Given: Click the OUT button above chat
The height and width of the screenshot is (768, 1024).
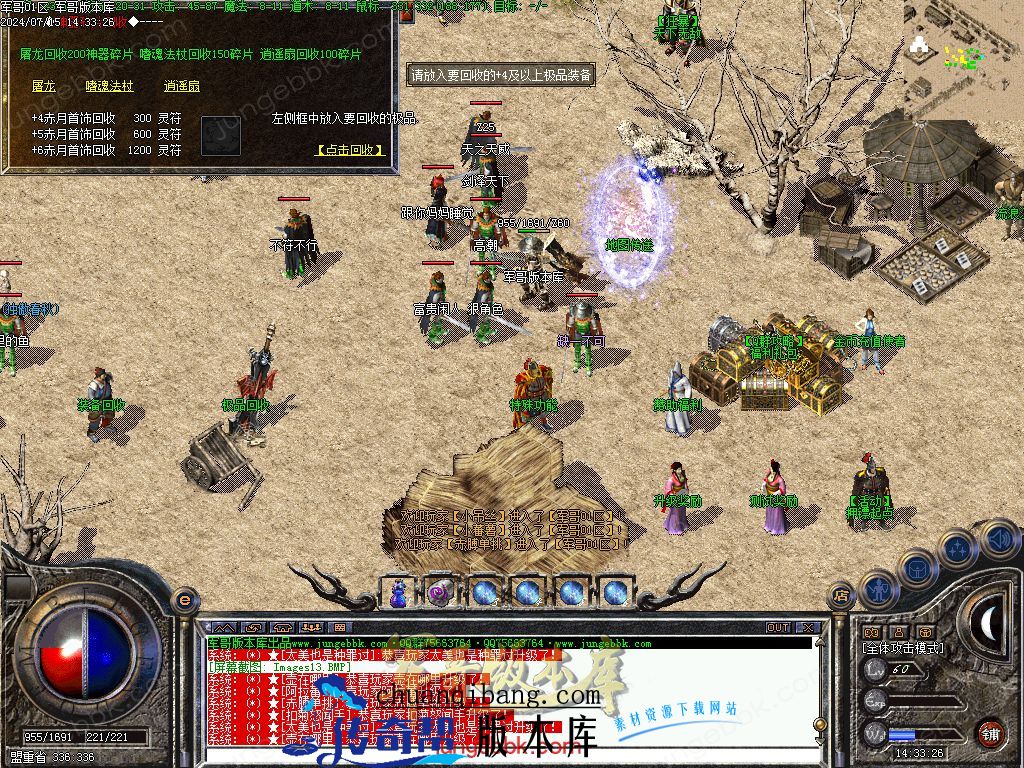Looking at the screenshot, I should [778, 627].
